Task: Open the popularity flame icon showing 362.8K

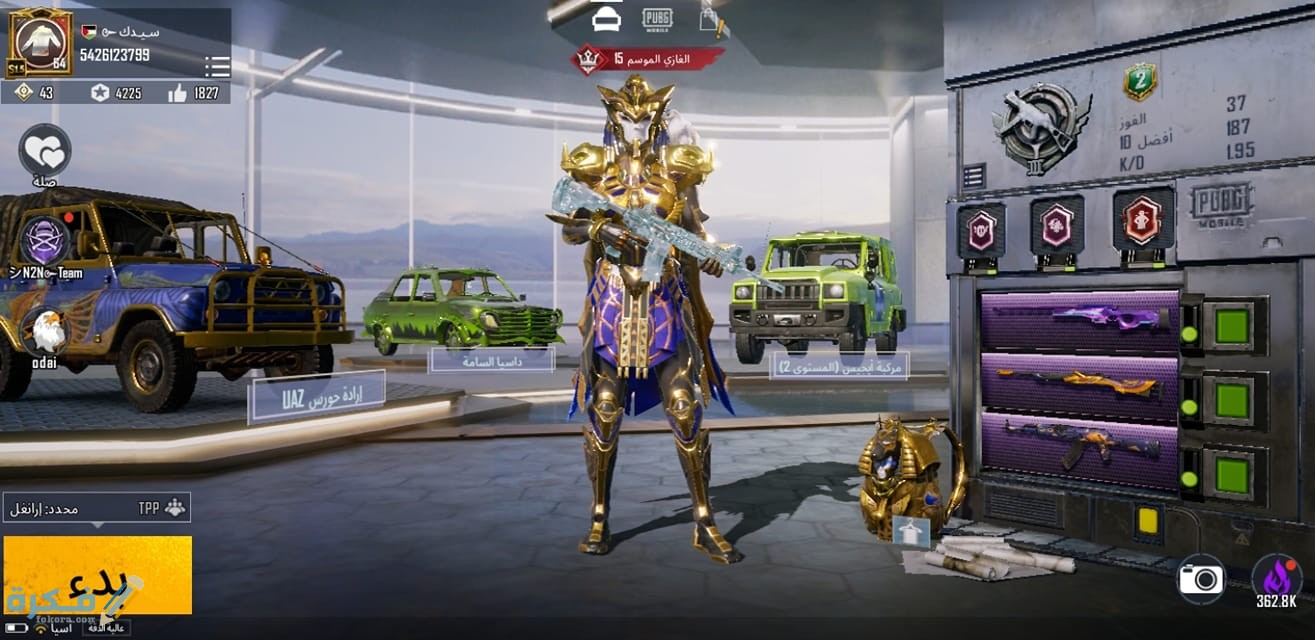Action: pyautogui.click(x=1276, y=578)
